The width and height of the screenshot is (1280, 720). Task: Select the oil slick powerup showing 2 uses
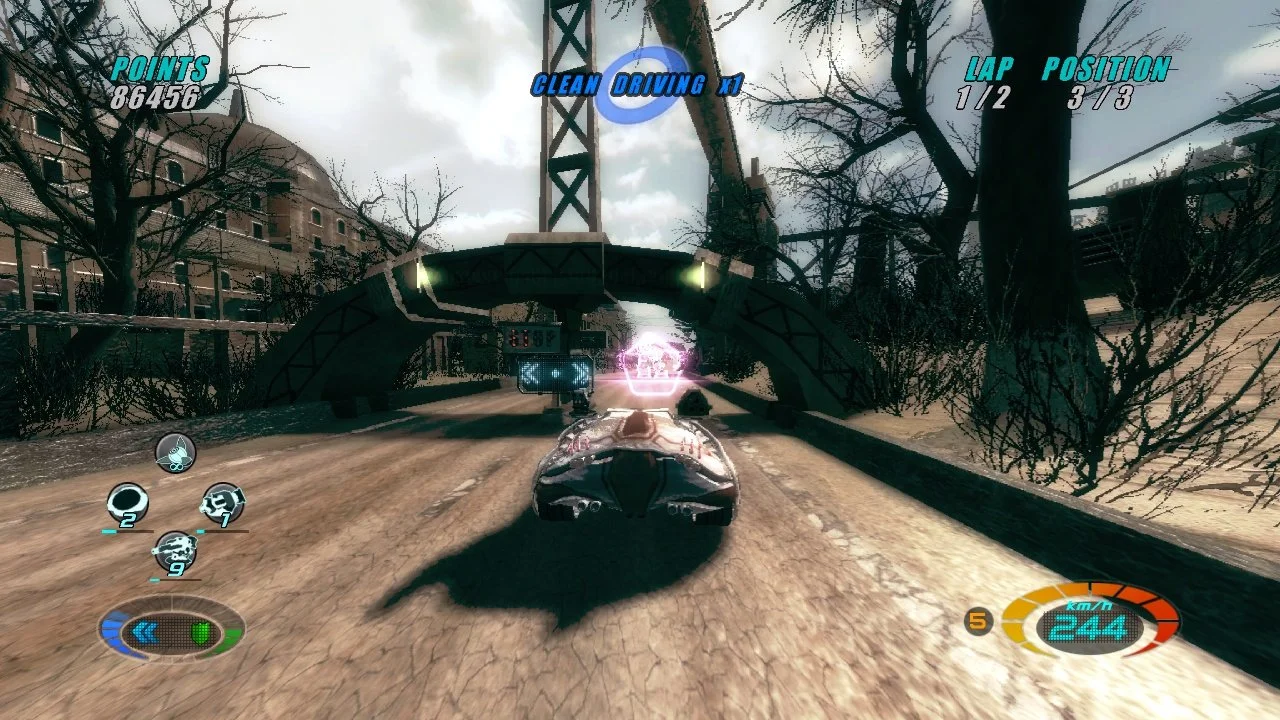[127, 500]
